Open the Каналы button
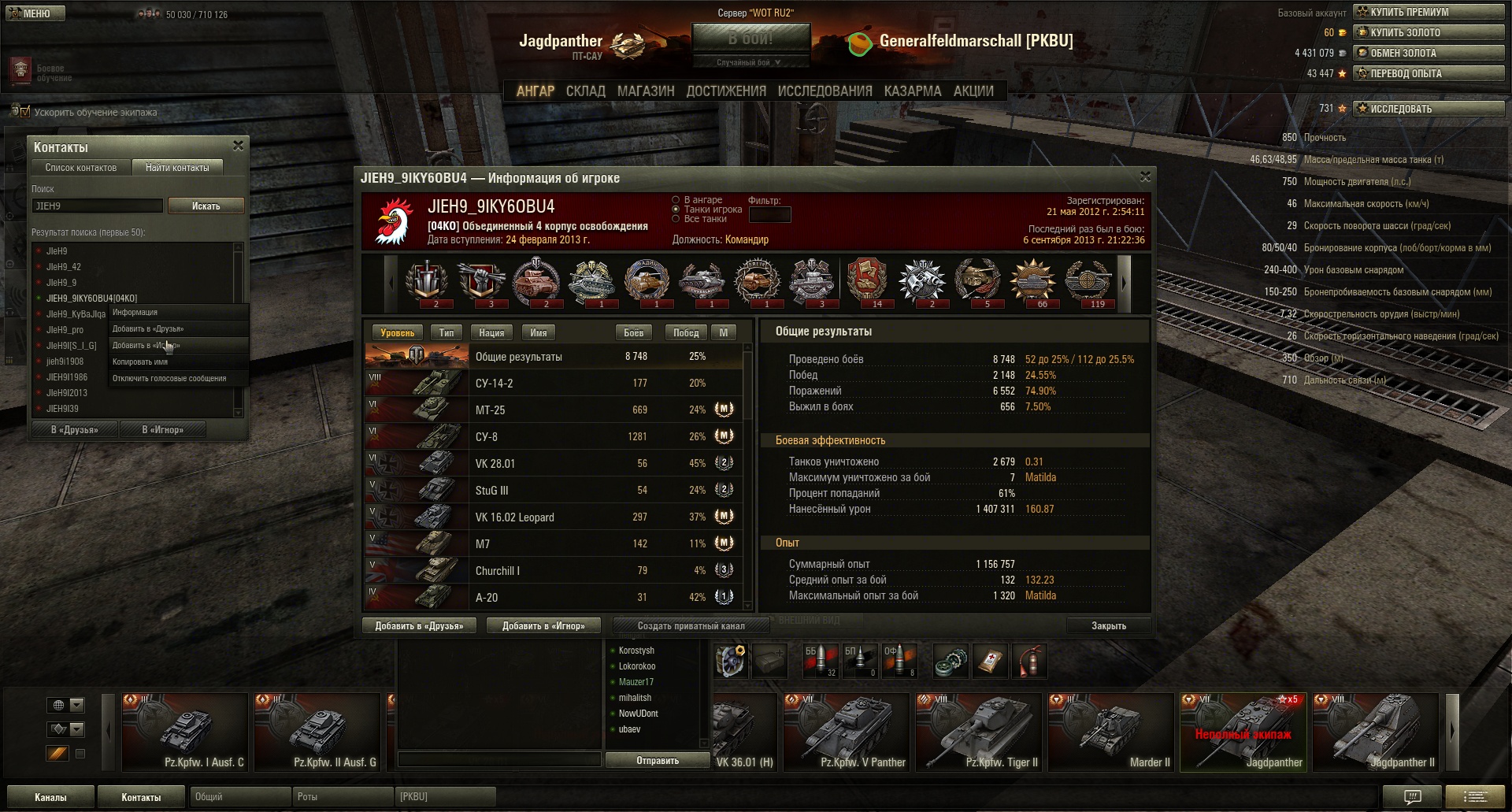The image size is (1512, 812). [50, 797]
